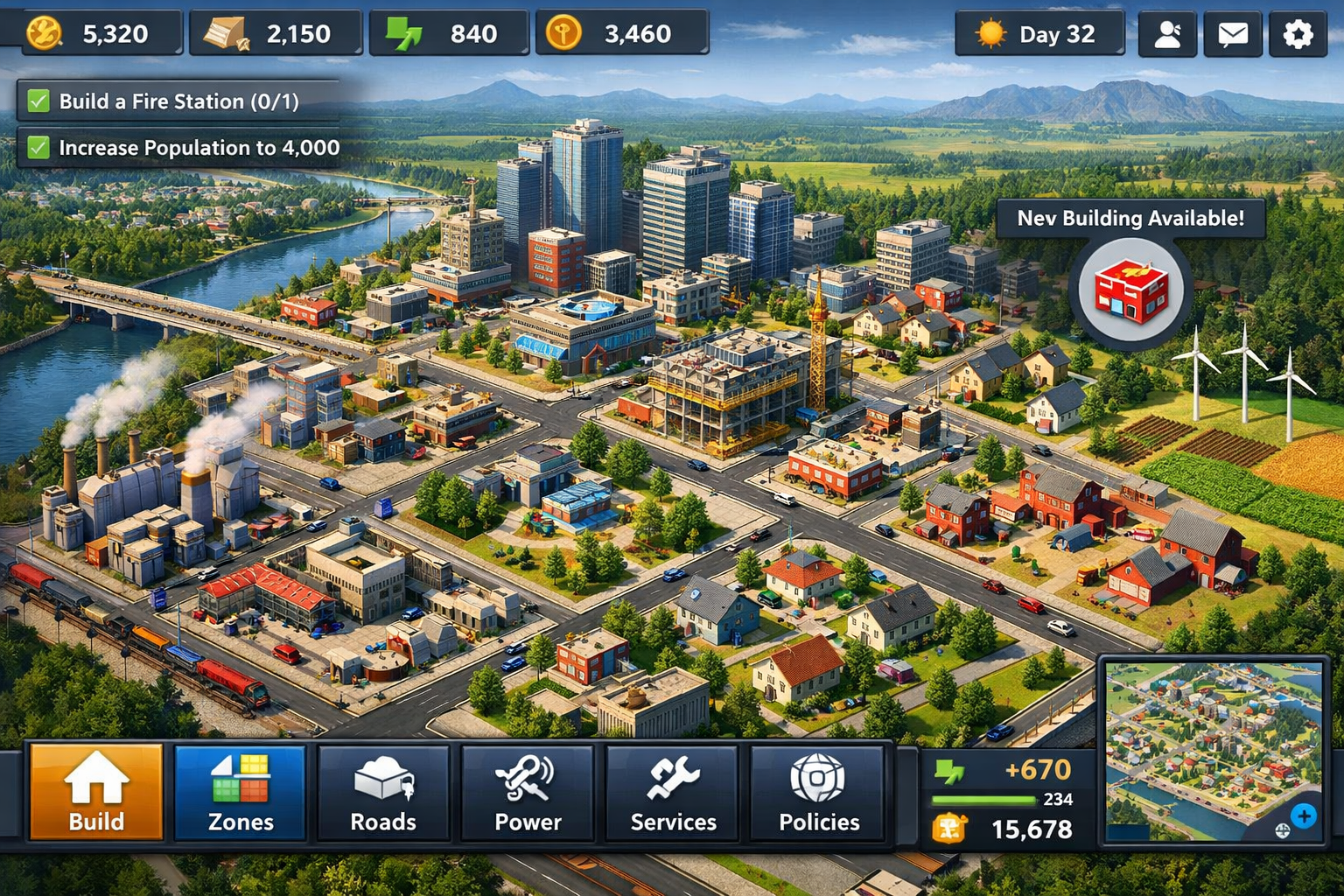
Task: Click the New Building Available notification
Action: 1133,220
